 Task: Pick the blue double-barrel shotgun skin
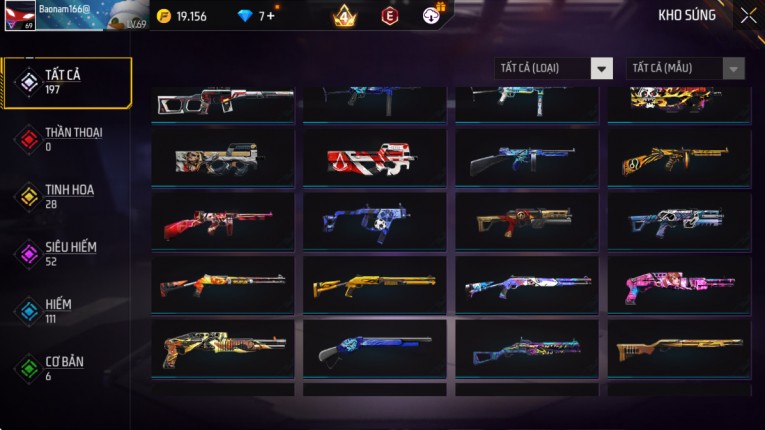coord(374,349)
